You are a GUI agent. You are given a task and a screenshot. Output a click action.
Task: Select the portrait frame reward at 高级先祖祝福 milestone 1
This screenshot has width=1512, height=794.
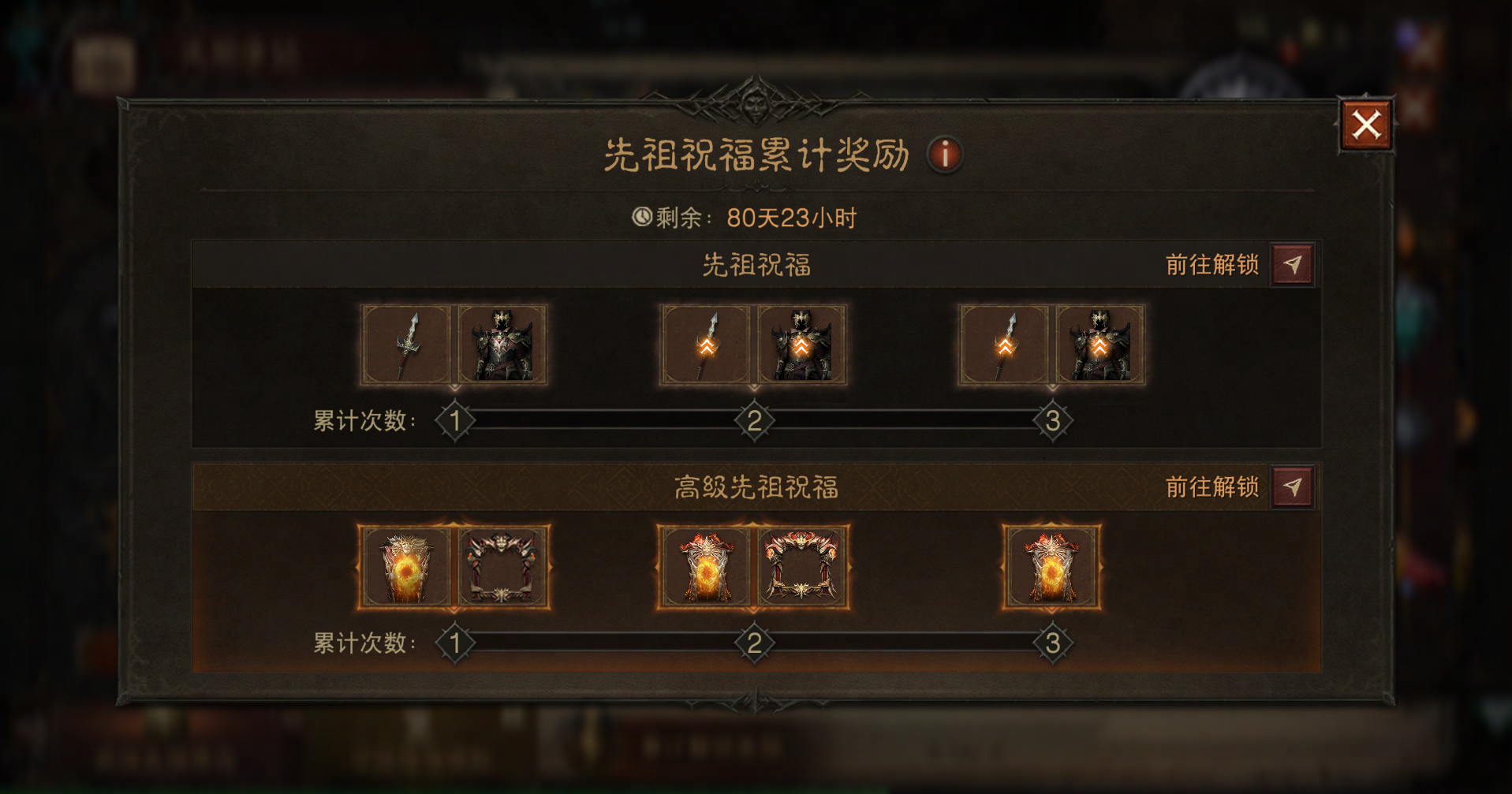502,567
